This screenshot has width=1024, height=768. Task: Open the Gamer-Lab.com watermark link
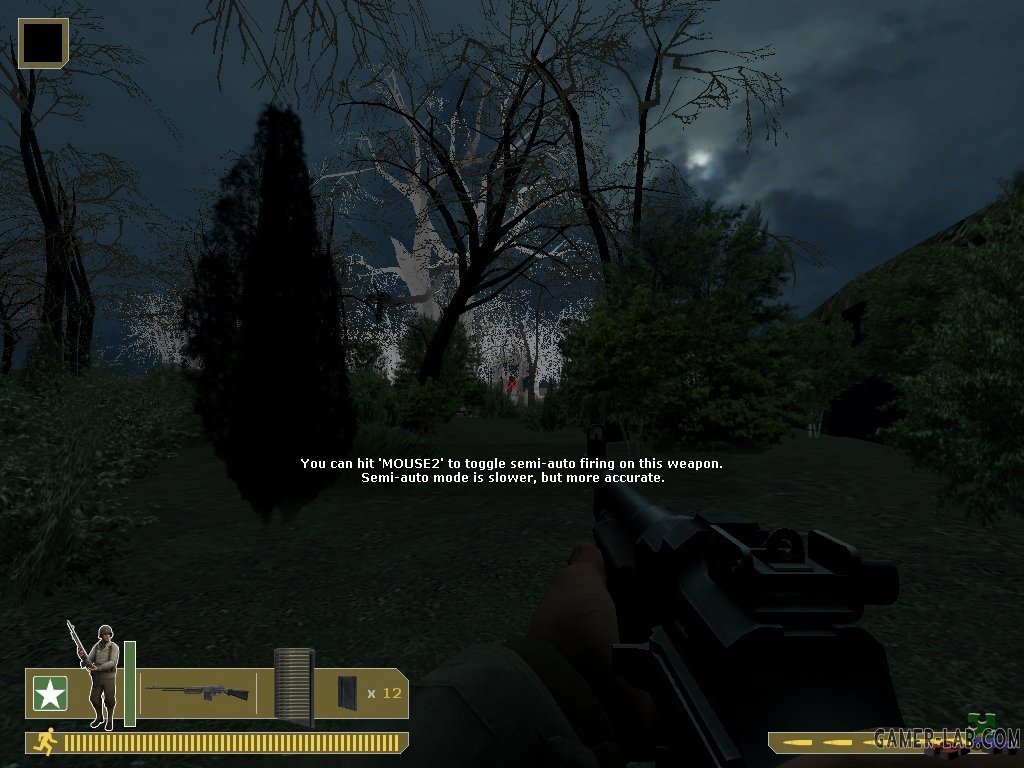[946, 738]
